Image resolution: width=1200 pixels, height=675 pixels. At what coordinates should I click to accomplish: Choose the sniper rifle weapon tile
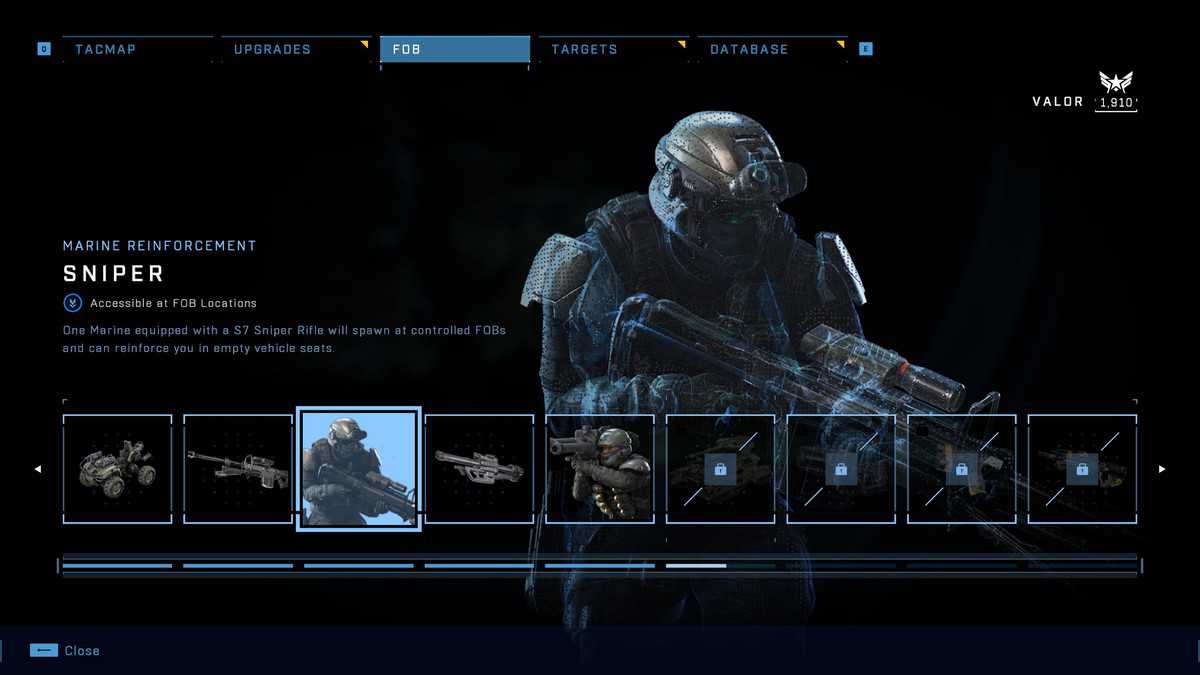pyautogui.click(x=238, y=469)
